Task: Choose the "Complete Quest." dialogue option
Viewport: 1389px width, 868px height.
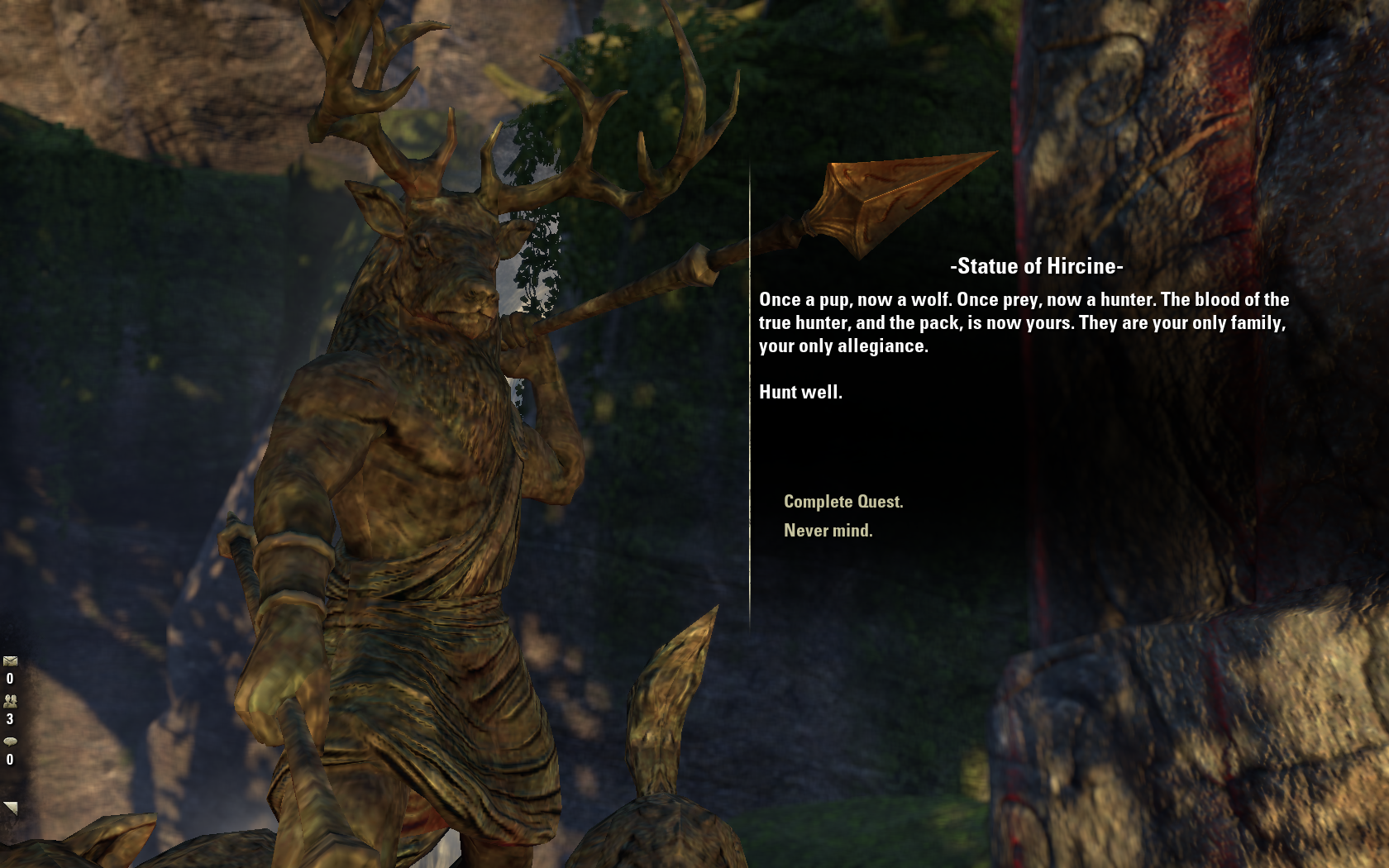Action: point(842,502)
